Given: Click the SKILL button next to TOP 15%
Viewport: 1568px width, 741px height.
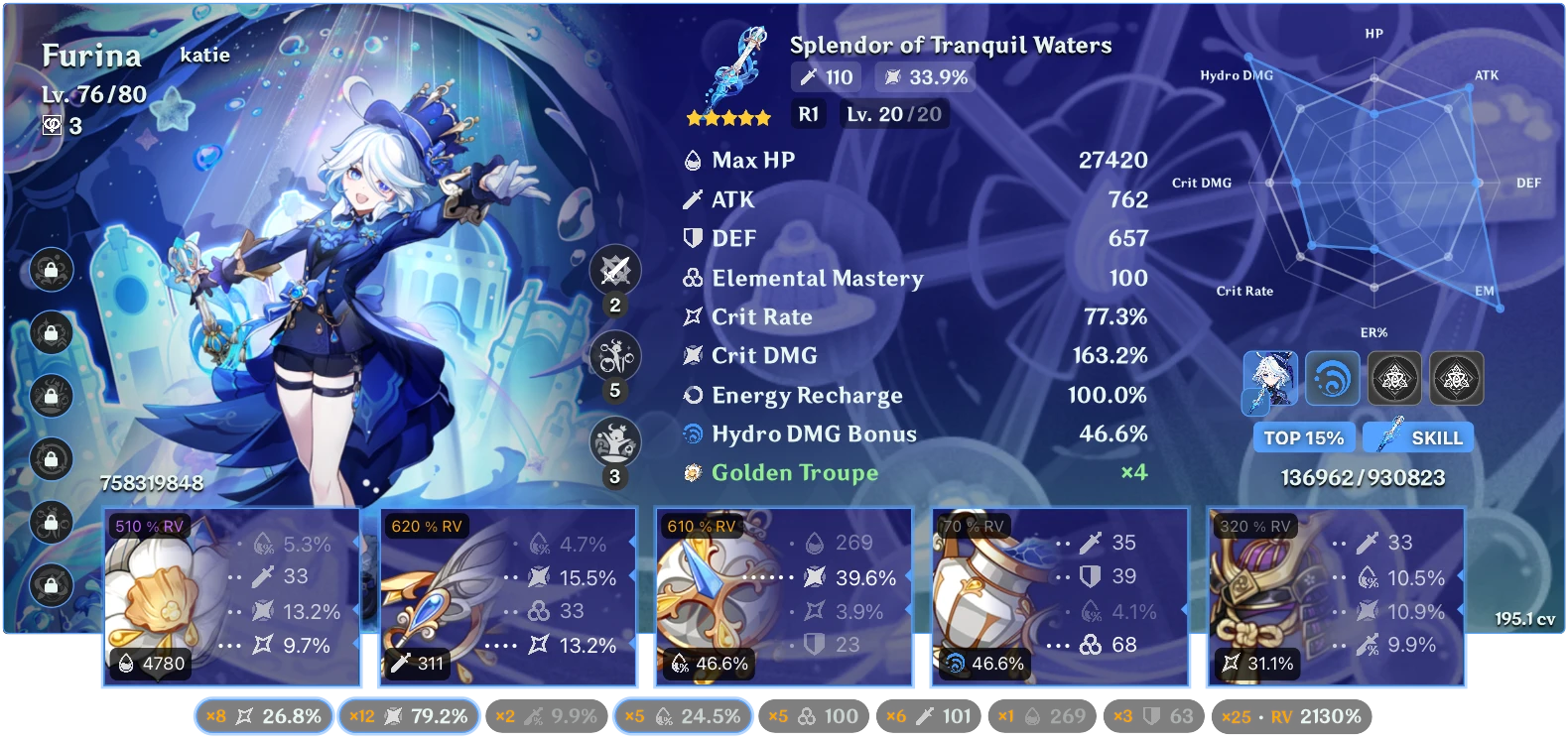Looking at the screenshot, I should pos(1418,436).
